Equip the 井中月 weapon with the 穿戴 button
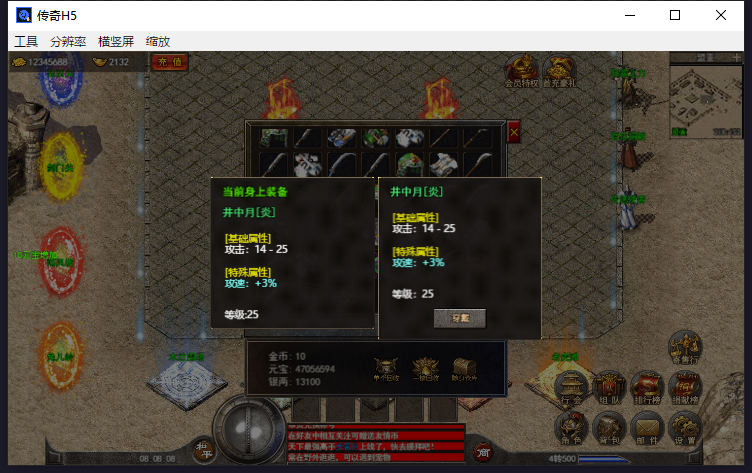Image resolution: width=752 pixels, height=473 pixels. (460, 318)
